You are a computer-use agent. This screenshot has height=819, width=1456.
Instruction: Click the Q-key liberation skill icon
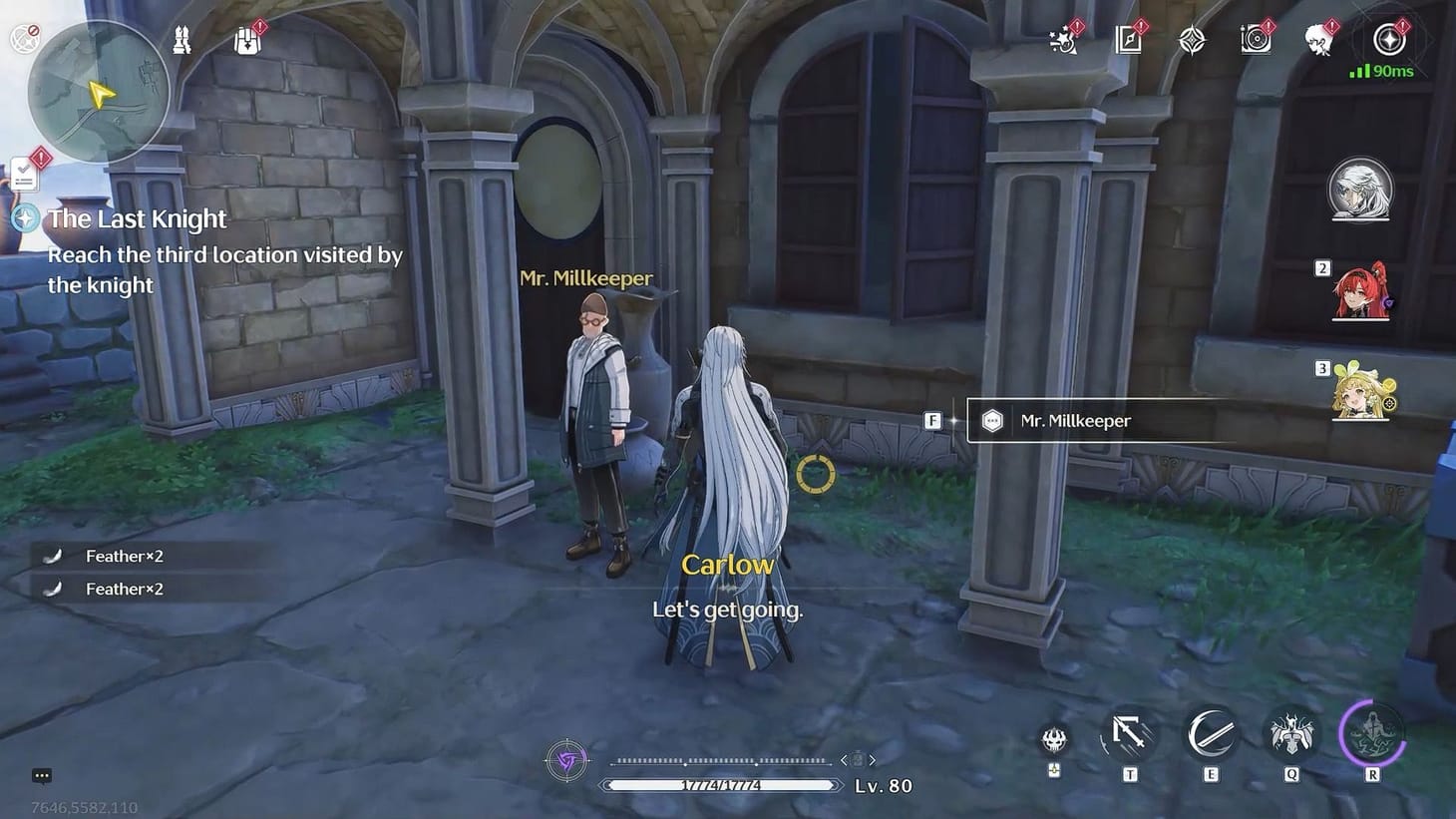coord(1290,736)
